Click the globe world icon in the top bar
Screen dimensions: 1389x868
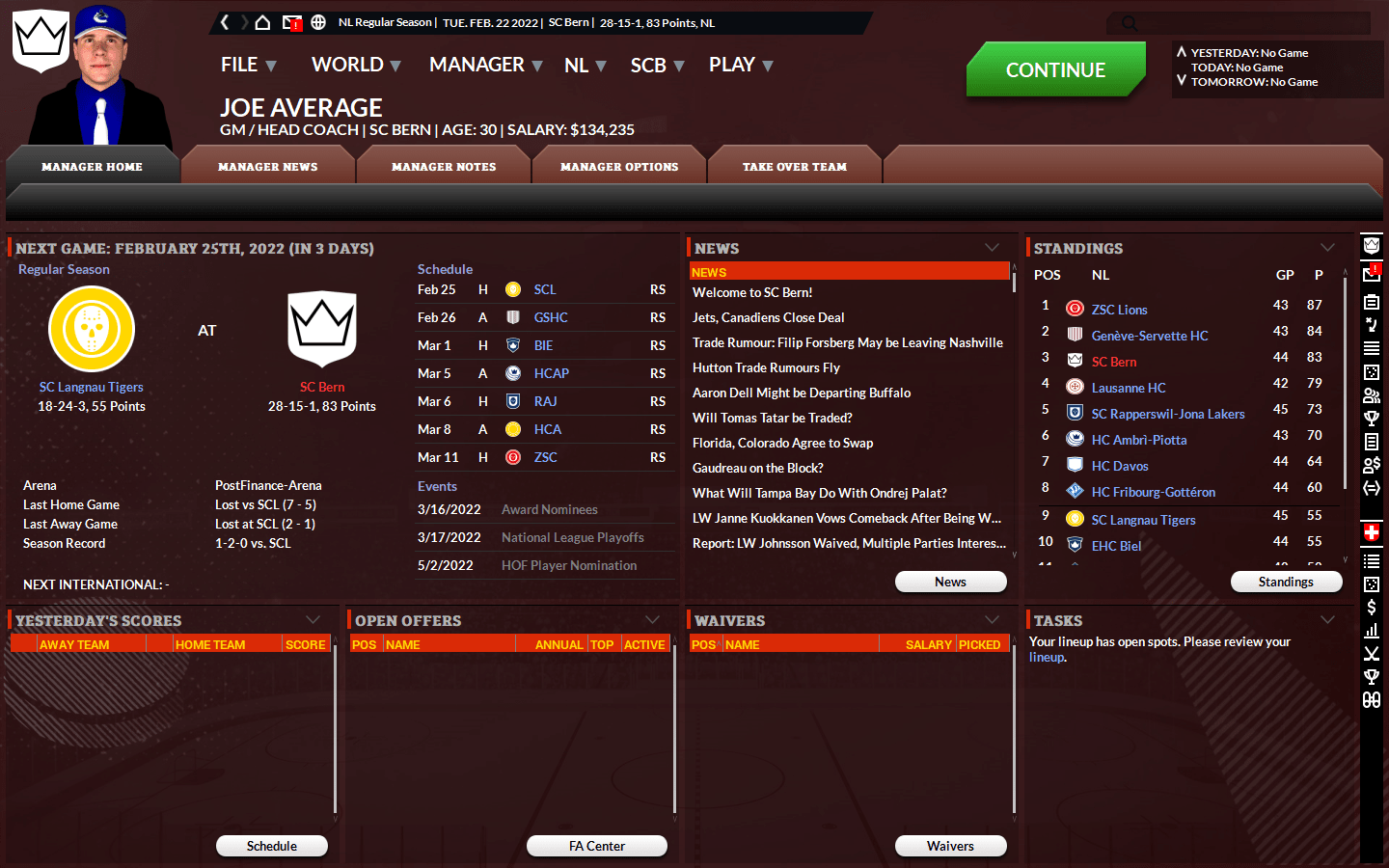[318, 21]
